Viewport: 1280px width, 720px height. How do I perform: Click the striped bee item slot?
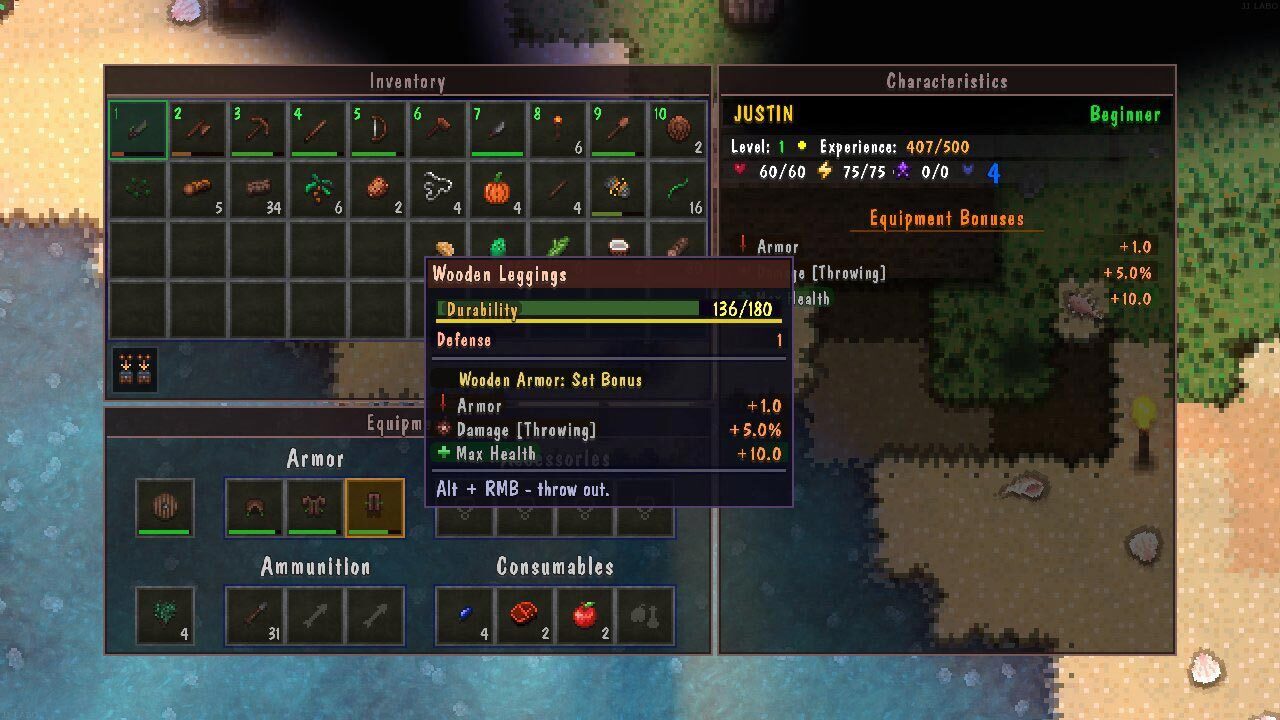tap(617, 189)
